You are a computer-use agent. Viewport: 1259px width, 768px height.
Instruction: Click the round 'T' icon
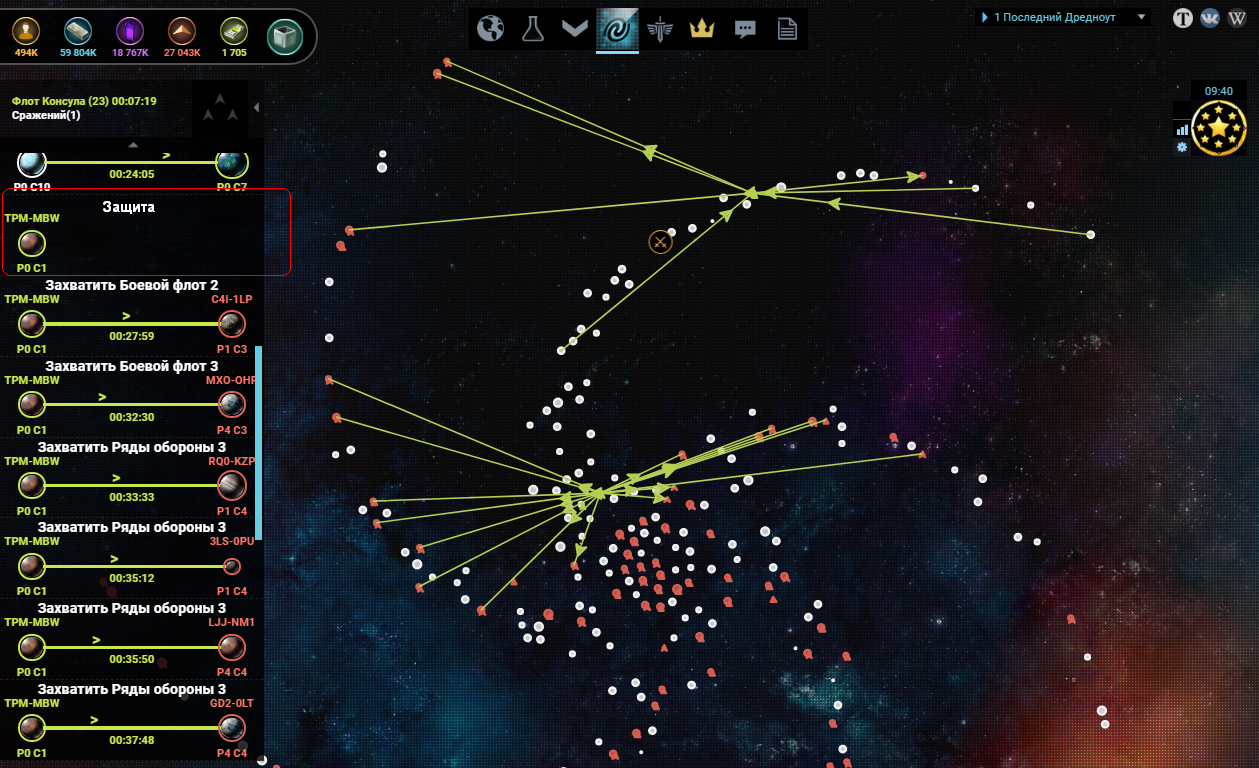(x=1183, y=18)
